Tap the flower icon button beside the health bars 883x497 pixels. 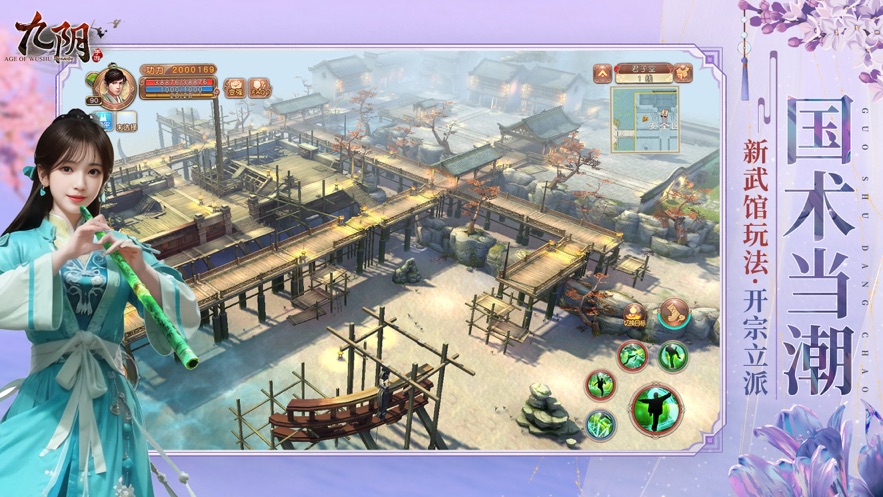[234, 88]
